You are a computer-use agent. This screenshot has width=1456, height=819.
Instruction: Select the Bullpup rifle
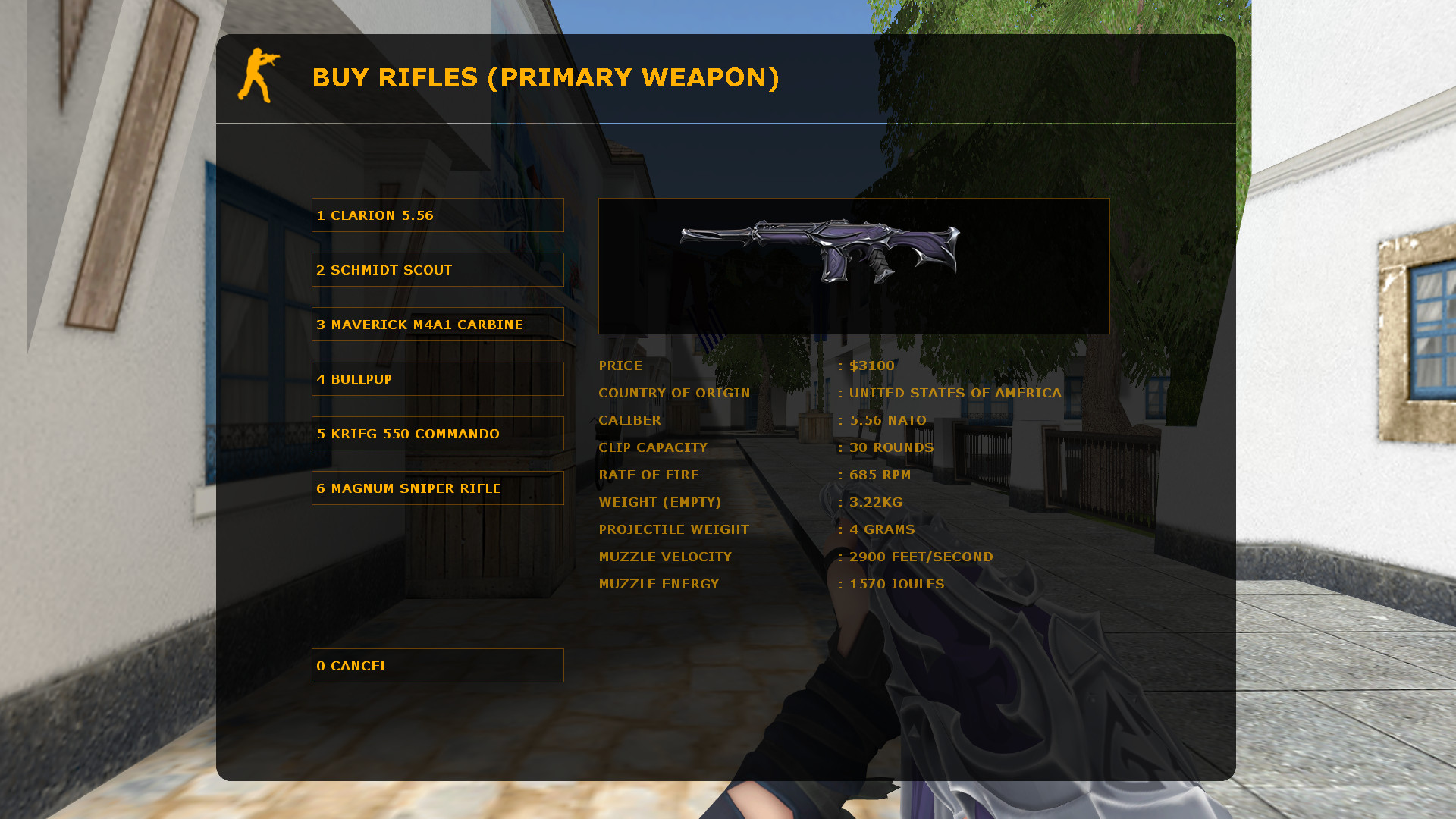point(438,378)
